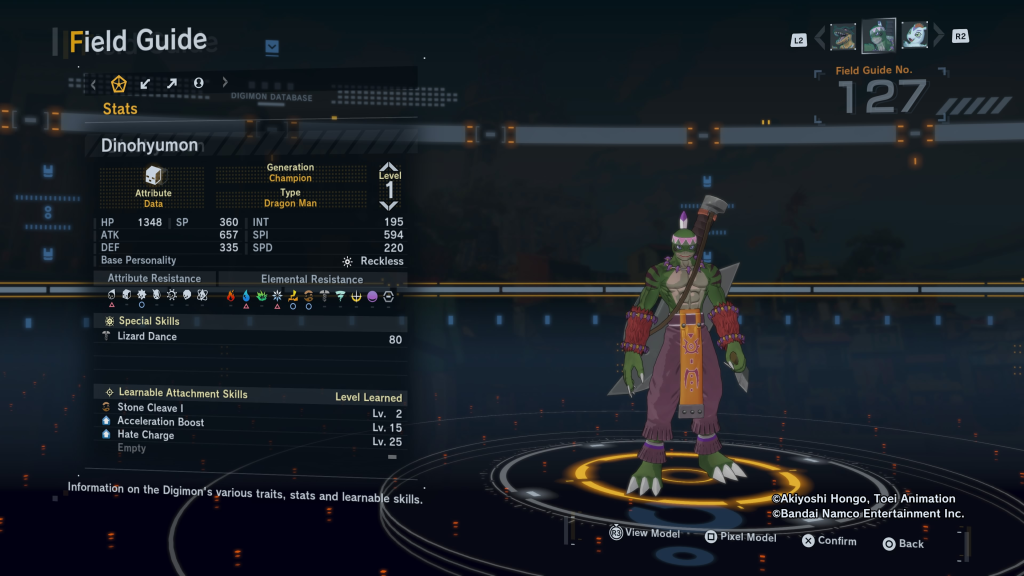Pick the Hate Charge skill row
1024x576 pixels.
point(250,436)
